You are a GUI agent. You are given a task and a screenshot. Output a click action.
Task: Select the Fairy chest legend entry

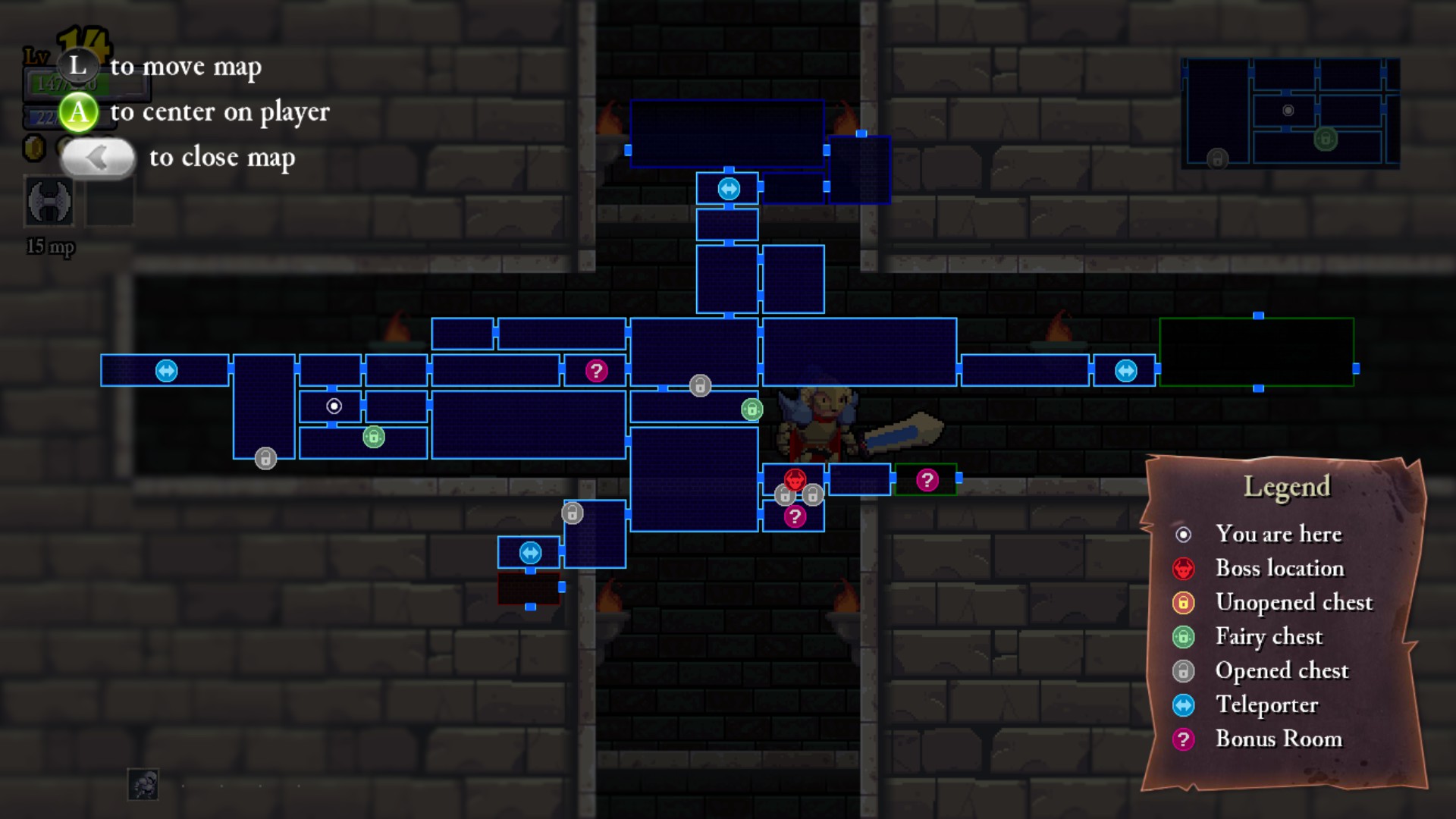click(1268, 636)
